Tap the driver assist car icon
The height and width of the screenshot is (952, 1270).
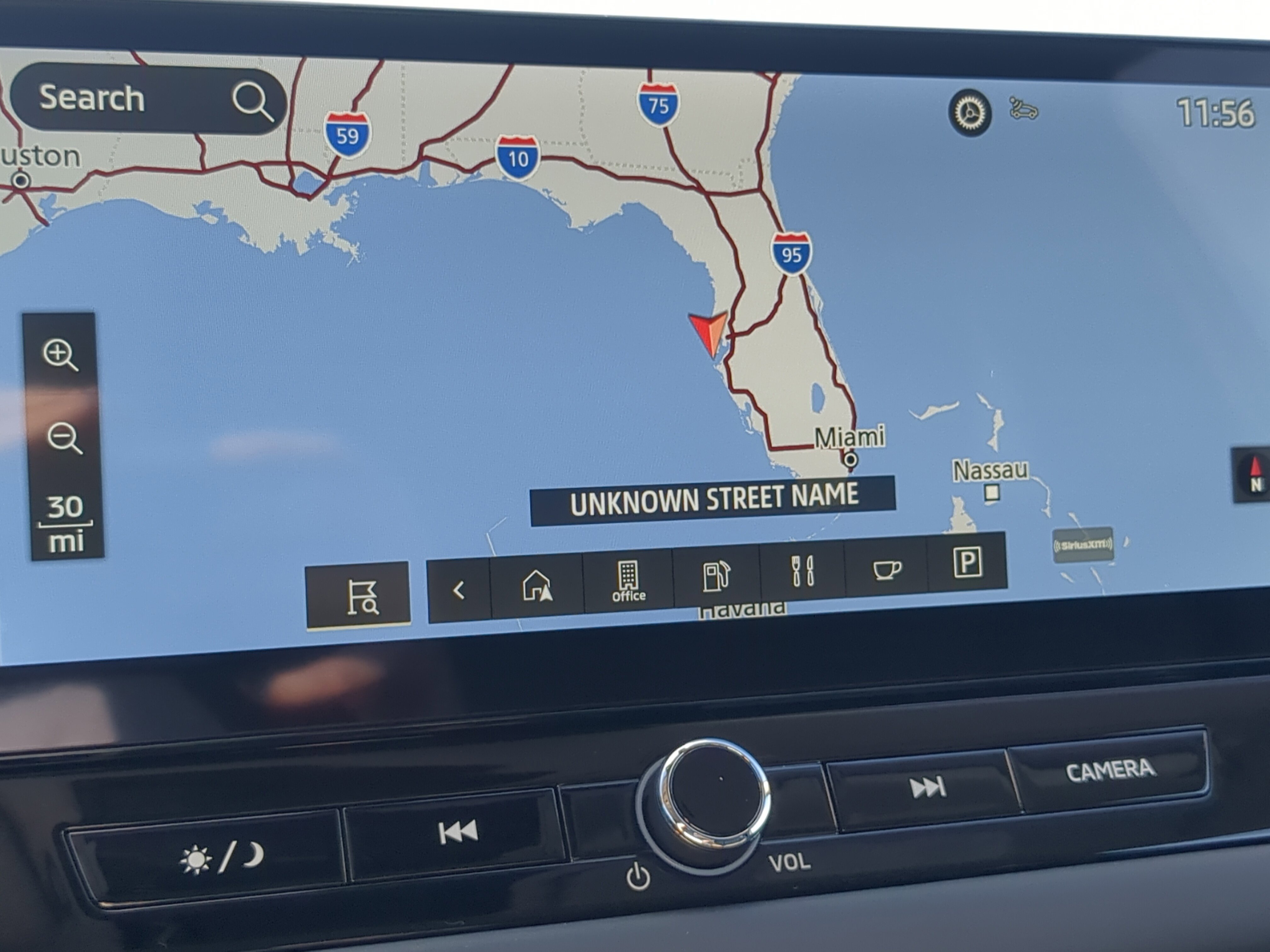click(1023, 109)
